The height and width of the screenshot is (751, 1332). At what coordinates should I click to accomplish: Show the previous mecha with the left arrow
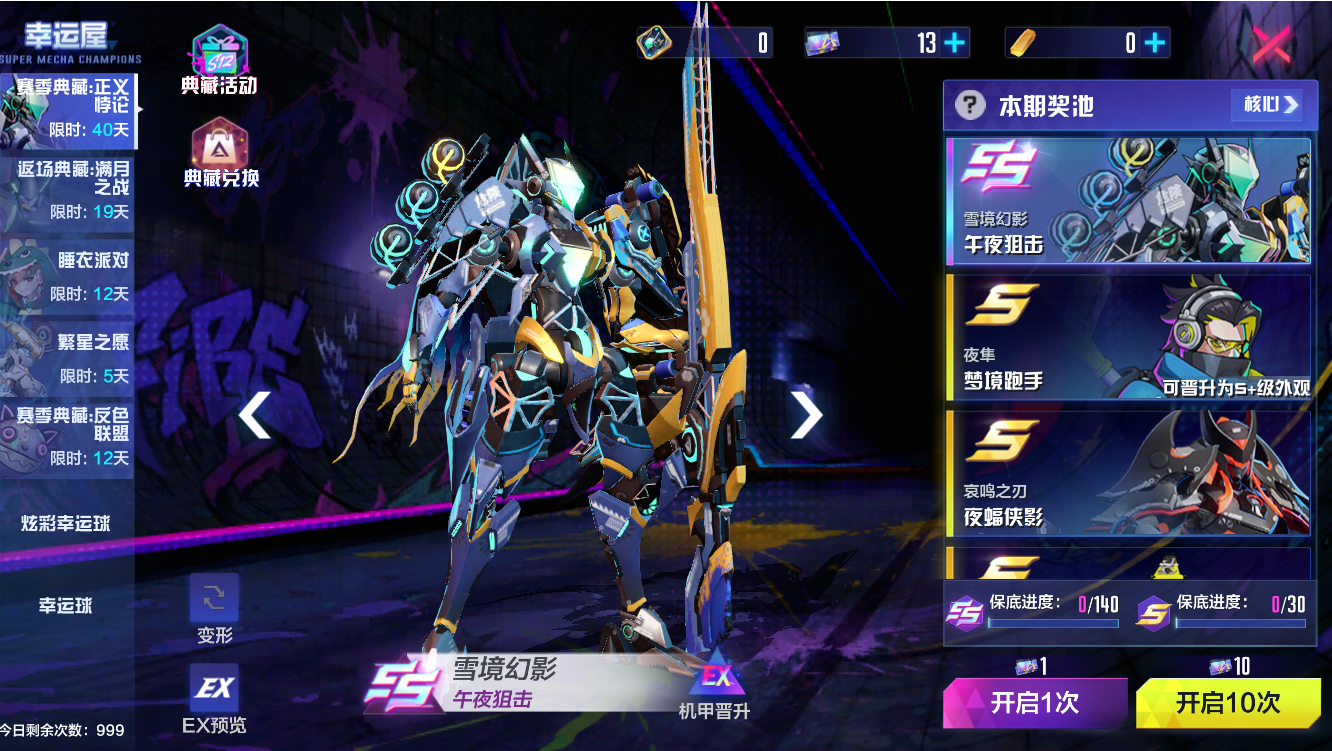pyautogui.click(x=255, y=415)
